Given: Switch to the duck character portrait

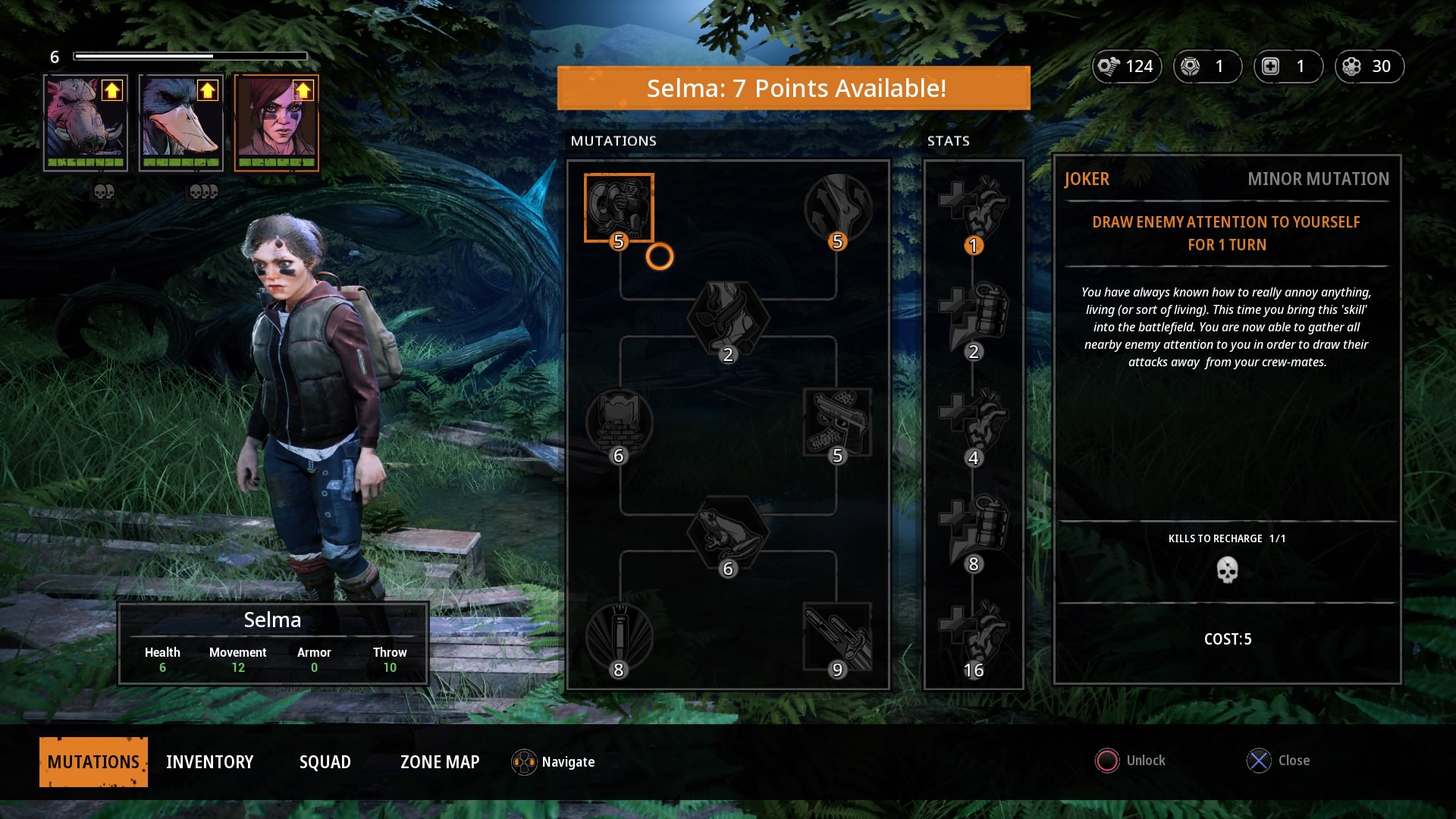Looking at the screenshot, I should (181, 123).
